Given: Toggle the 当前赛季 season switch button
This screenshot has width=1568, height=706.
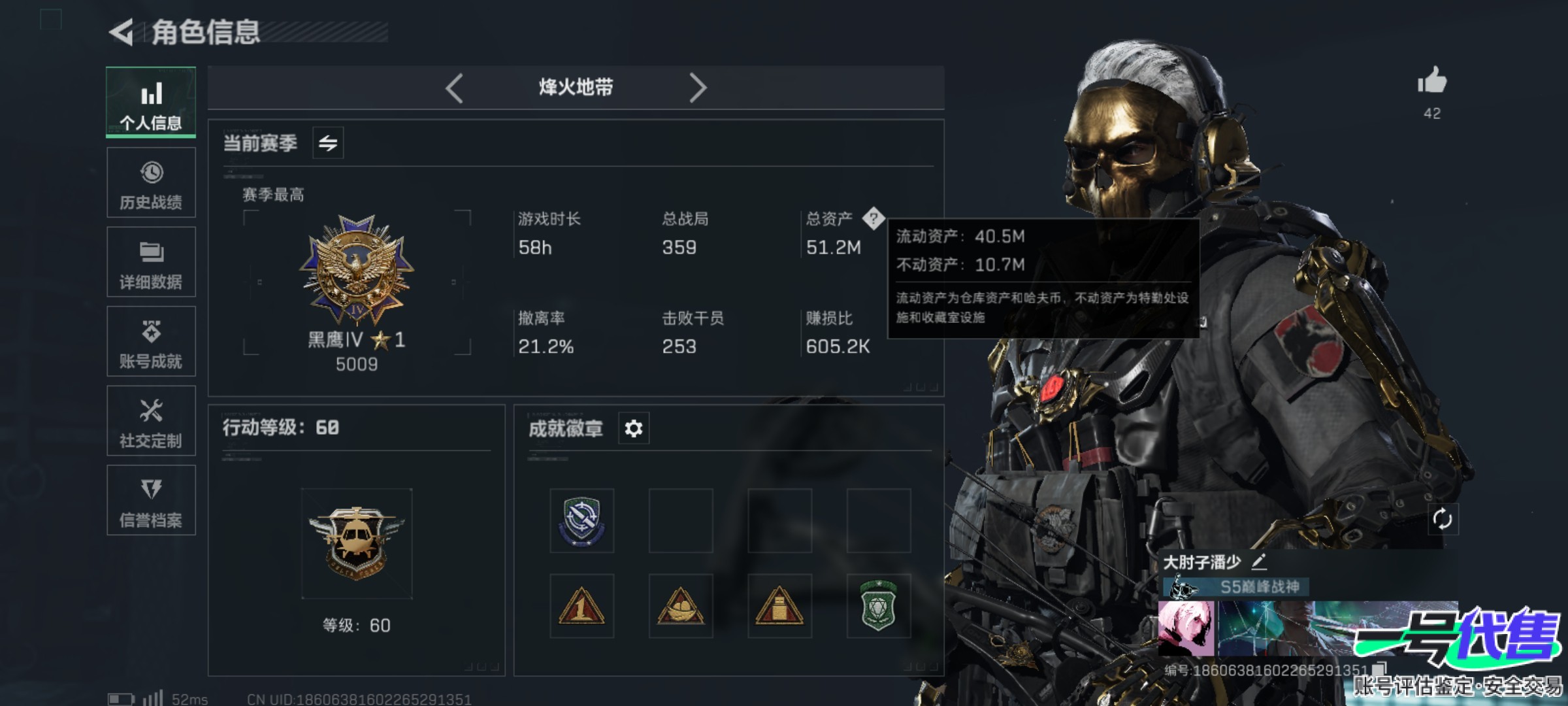Looking at the screenshot, I should pyautogui.click(x=328, y=143).
